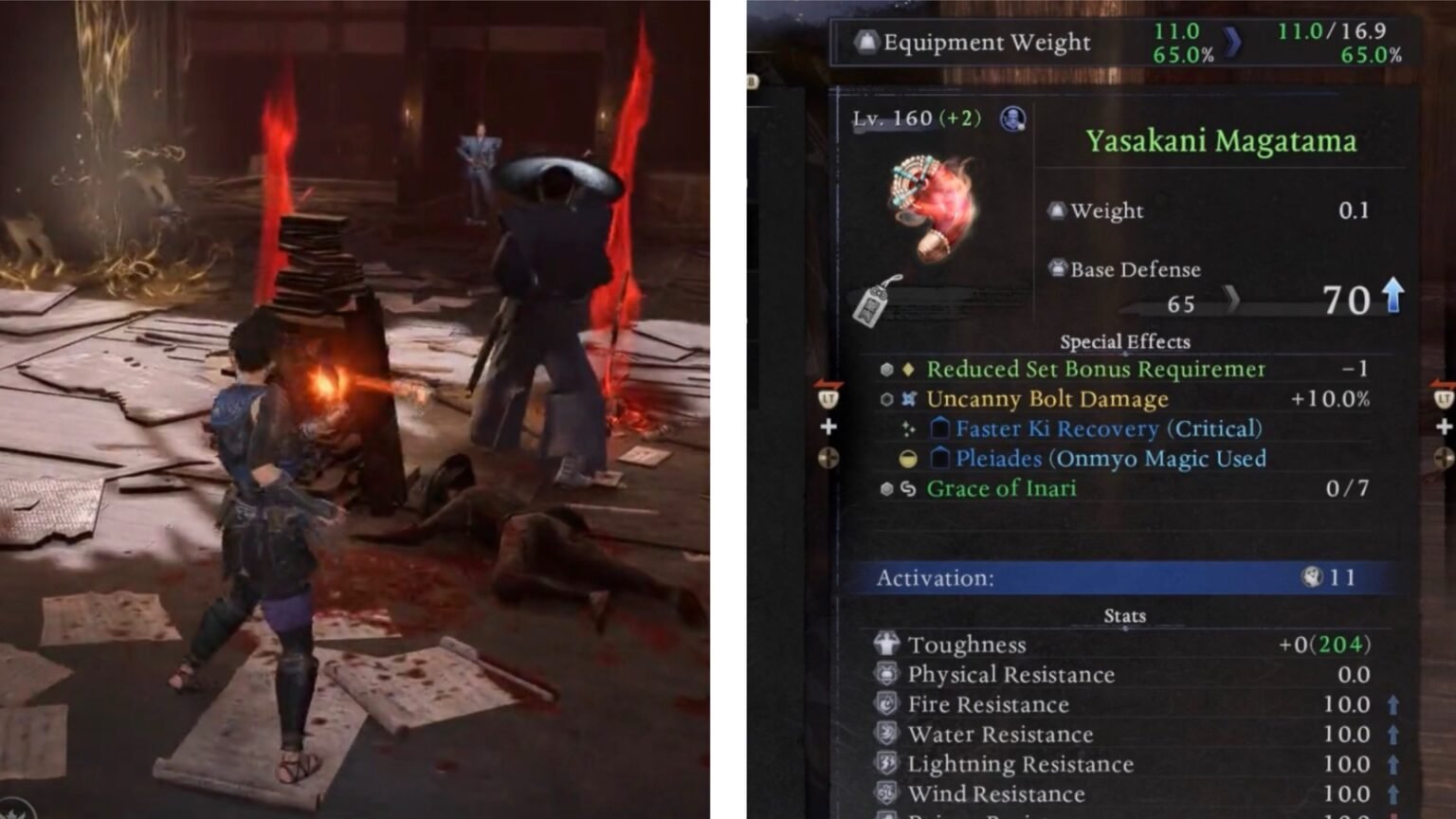Click the Uncanny Bolt Damage effect text

point(1046,399)
